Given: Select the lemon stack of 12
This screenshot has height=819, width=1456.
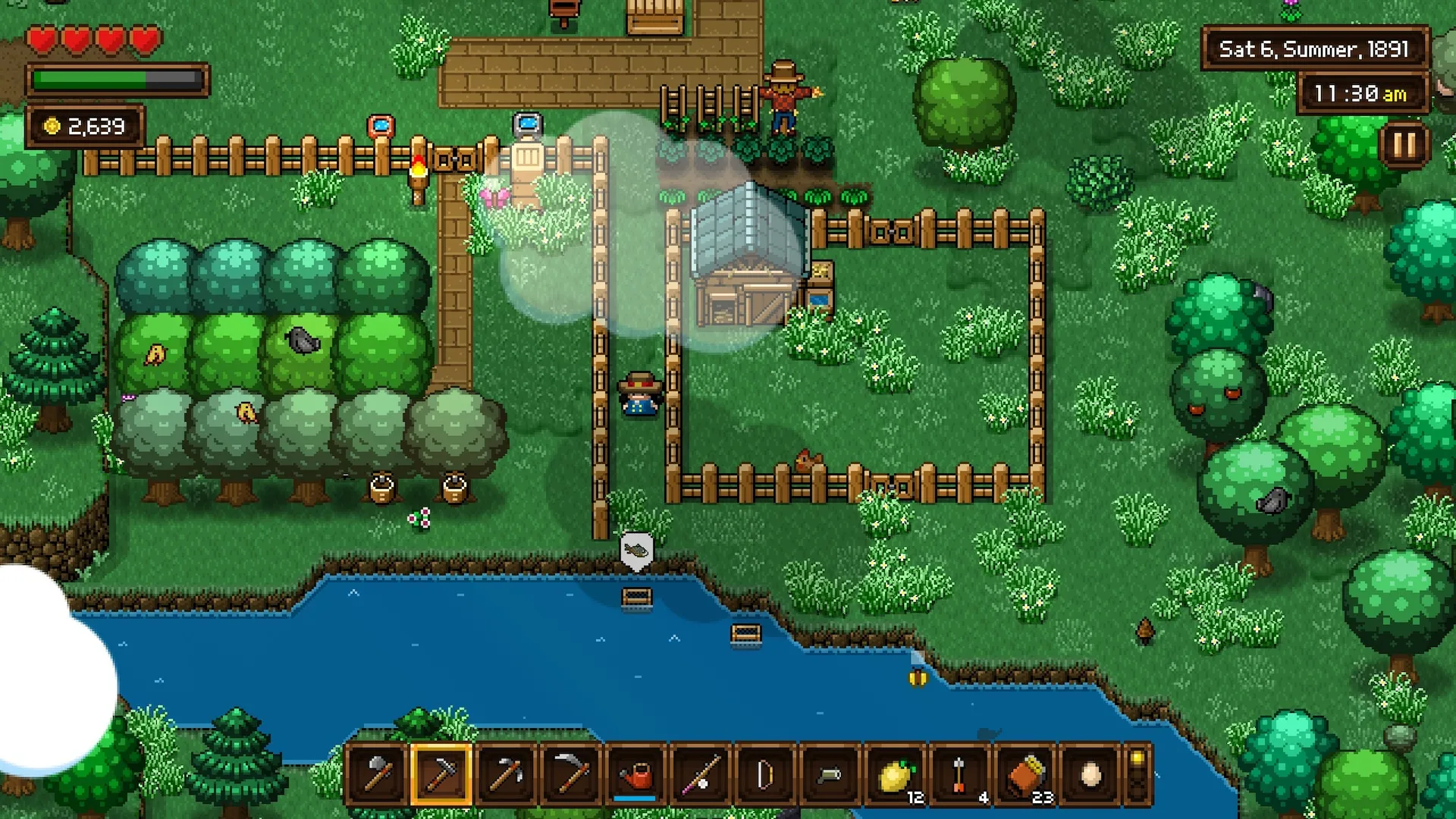Looking at the screenshot, I should click(895, 774).
